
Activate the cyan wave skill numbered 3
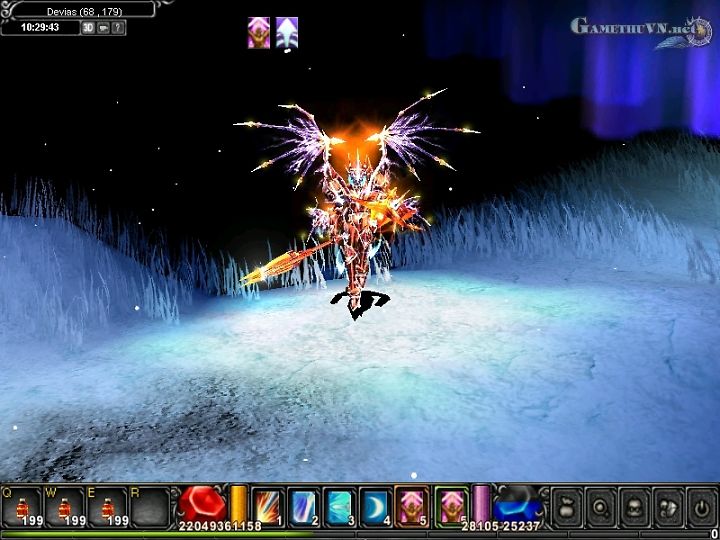pos(339,507)
